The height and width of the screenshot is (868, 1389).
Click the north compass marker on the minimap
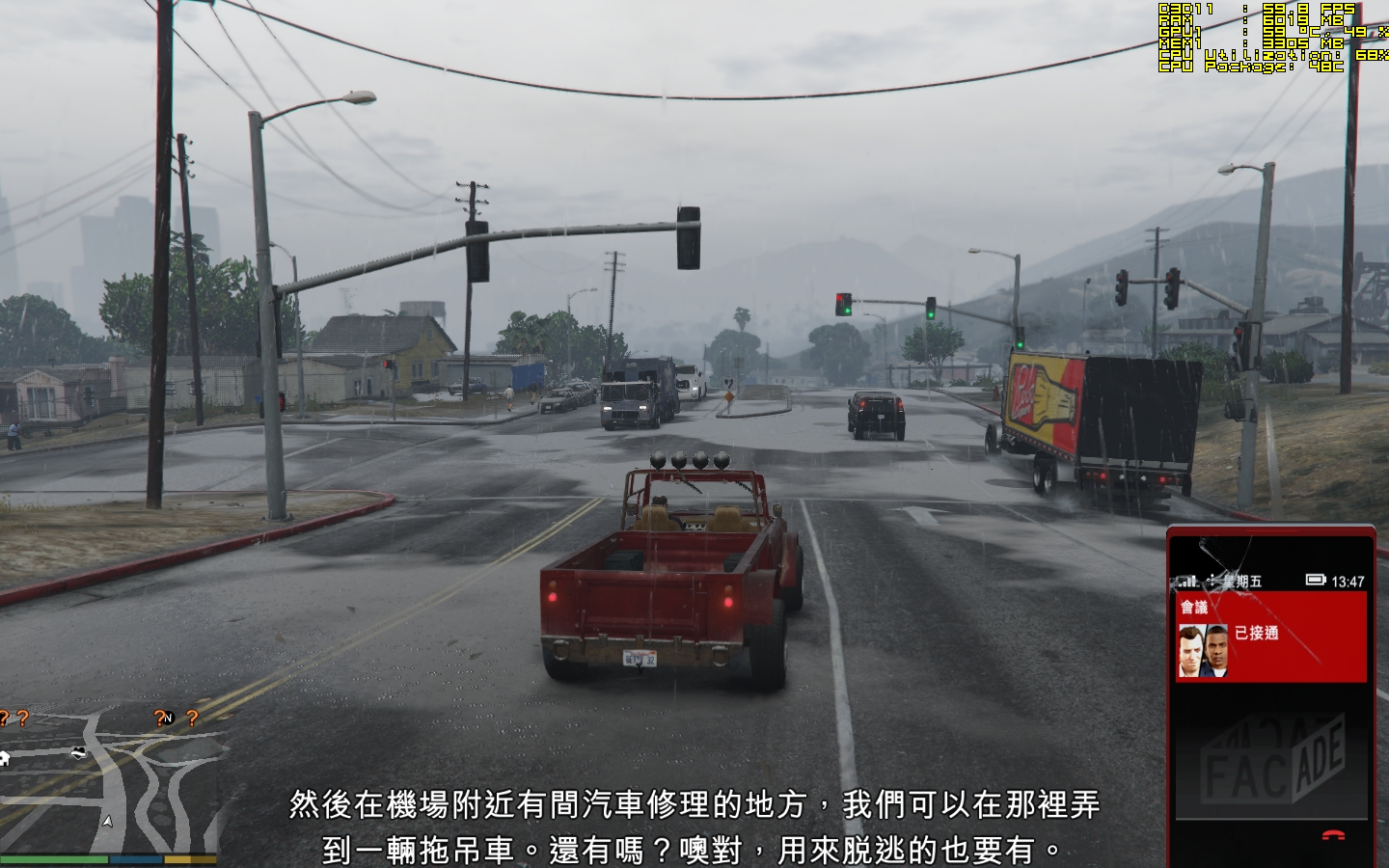[x=168, y=718]
